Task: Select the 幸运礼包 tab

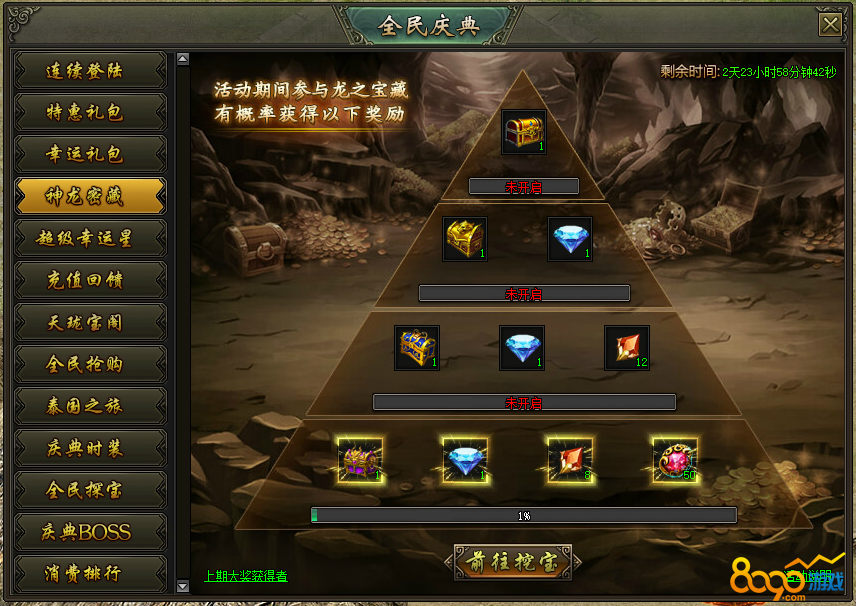Action: (x=90, y=155)
